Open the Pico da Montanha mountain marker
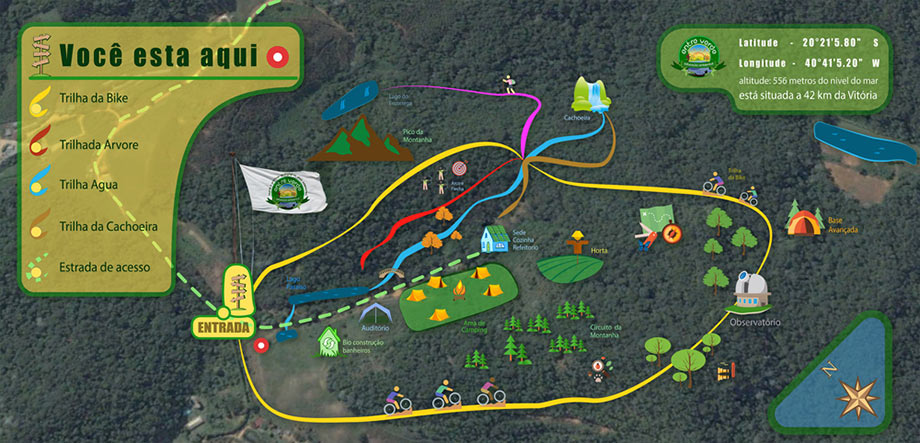920x443 pixels. (348, 140)
